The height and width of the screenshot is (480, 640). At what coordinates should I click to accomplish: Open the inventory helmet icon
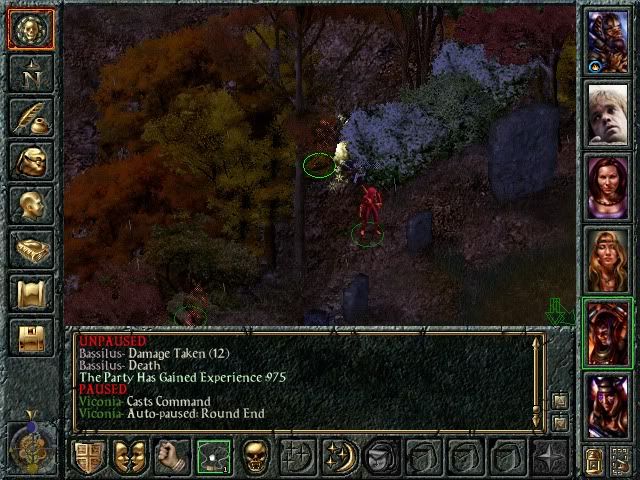30,161
